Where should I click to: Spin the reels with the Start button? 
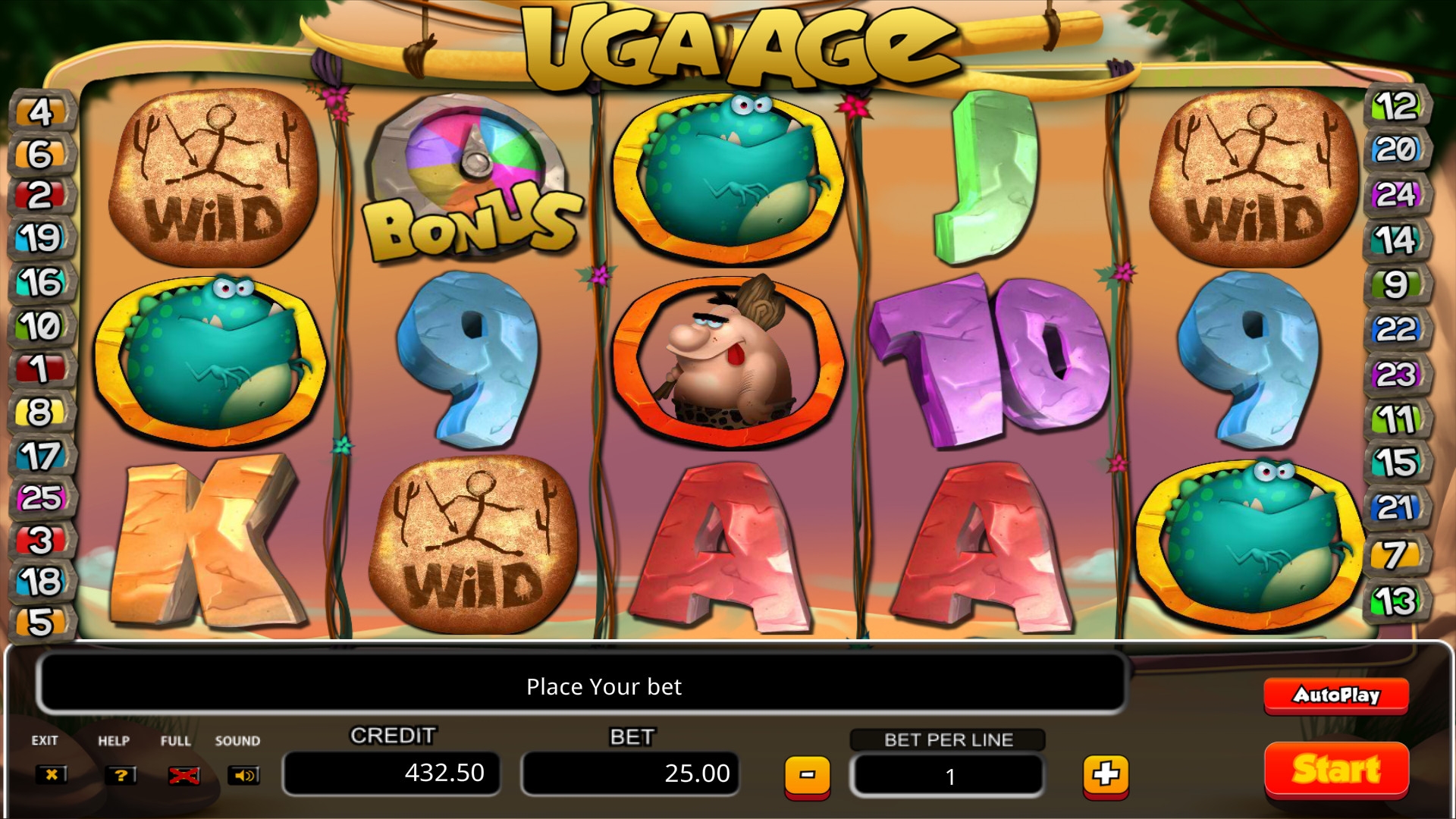[1336, 770]
